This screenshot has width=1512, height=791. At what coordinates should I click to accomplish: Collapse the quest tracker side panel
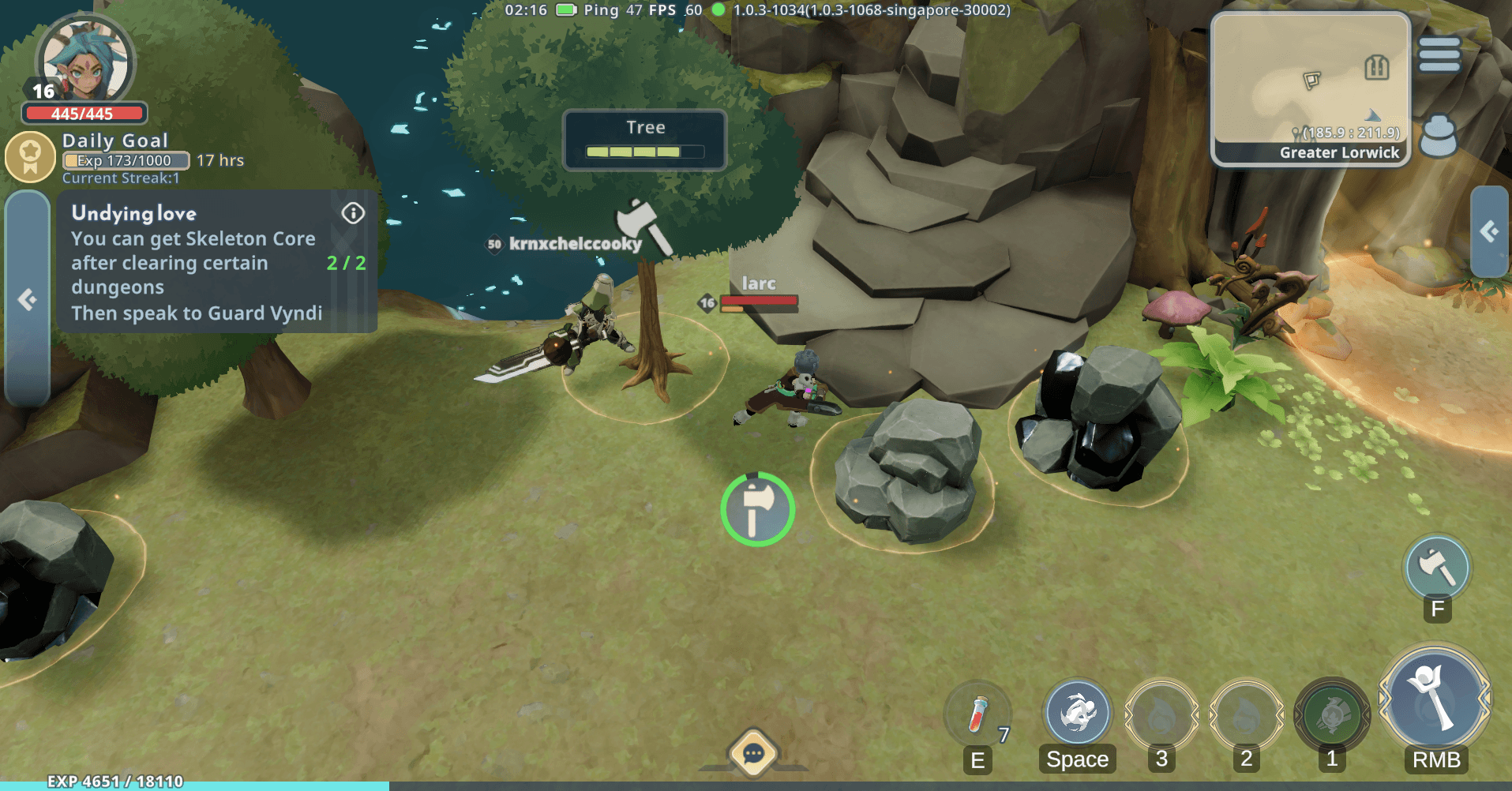point(28,299)
